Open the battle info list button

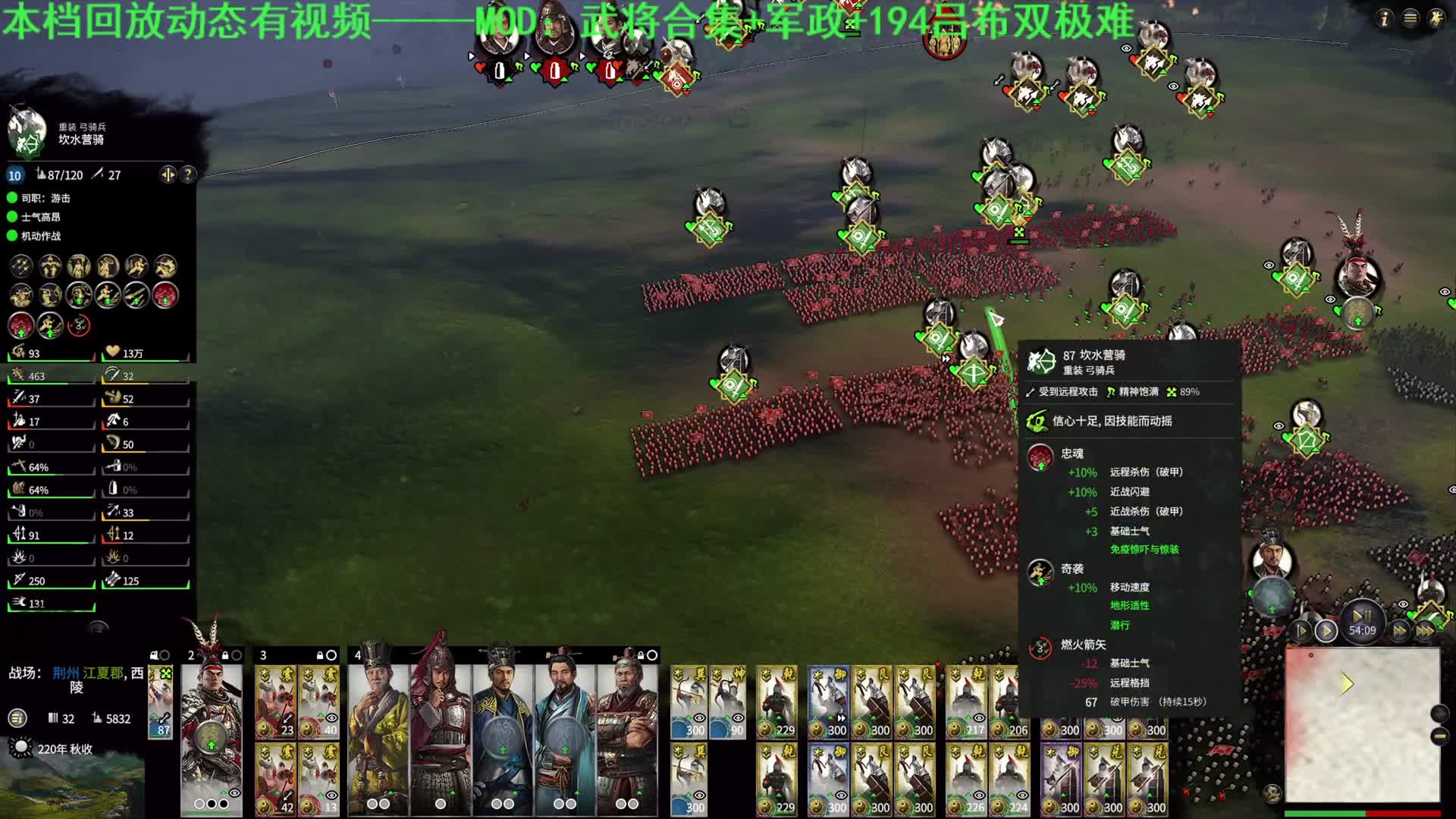(x=17, y=718)
